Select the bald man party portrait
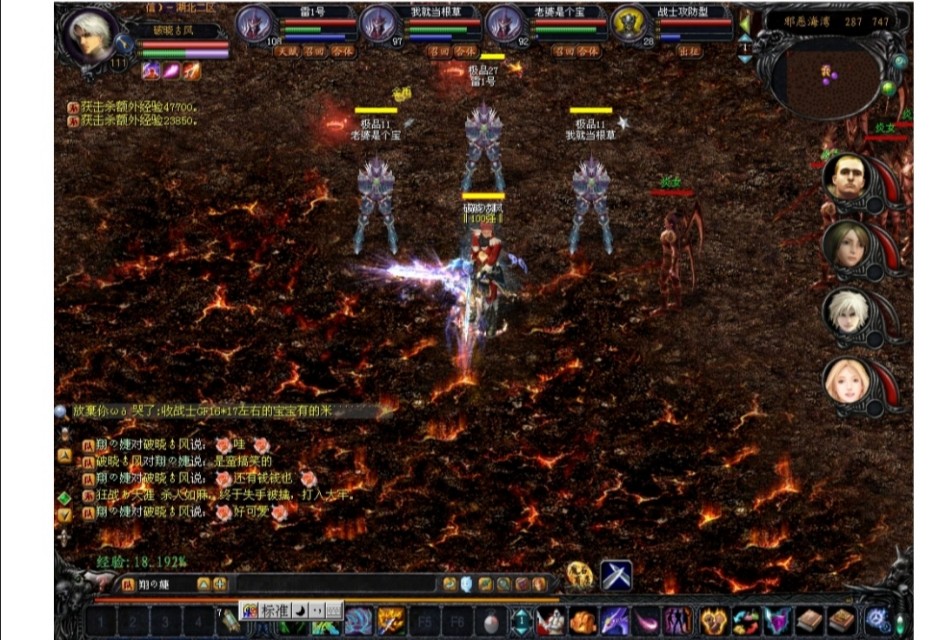The height and width of the screenshot is (640, 939). point(847,177)
